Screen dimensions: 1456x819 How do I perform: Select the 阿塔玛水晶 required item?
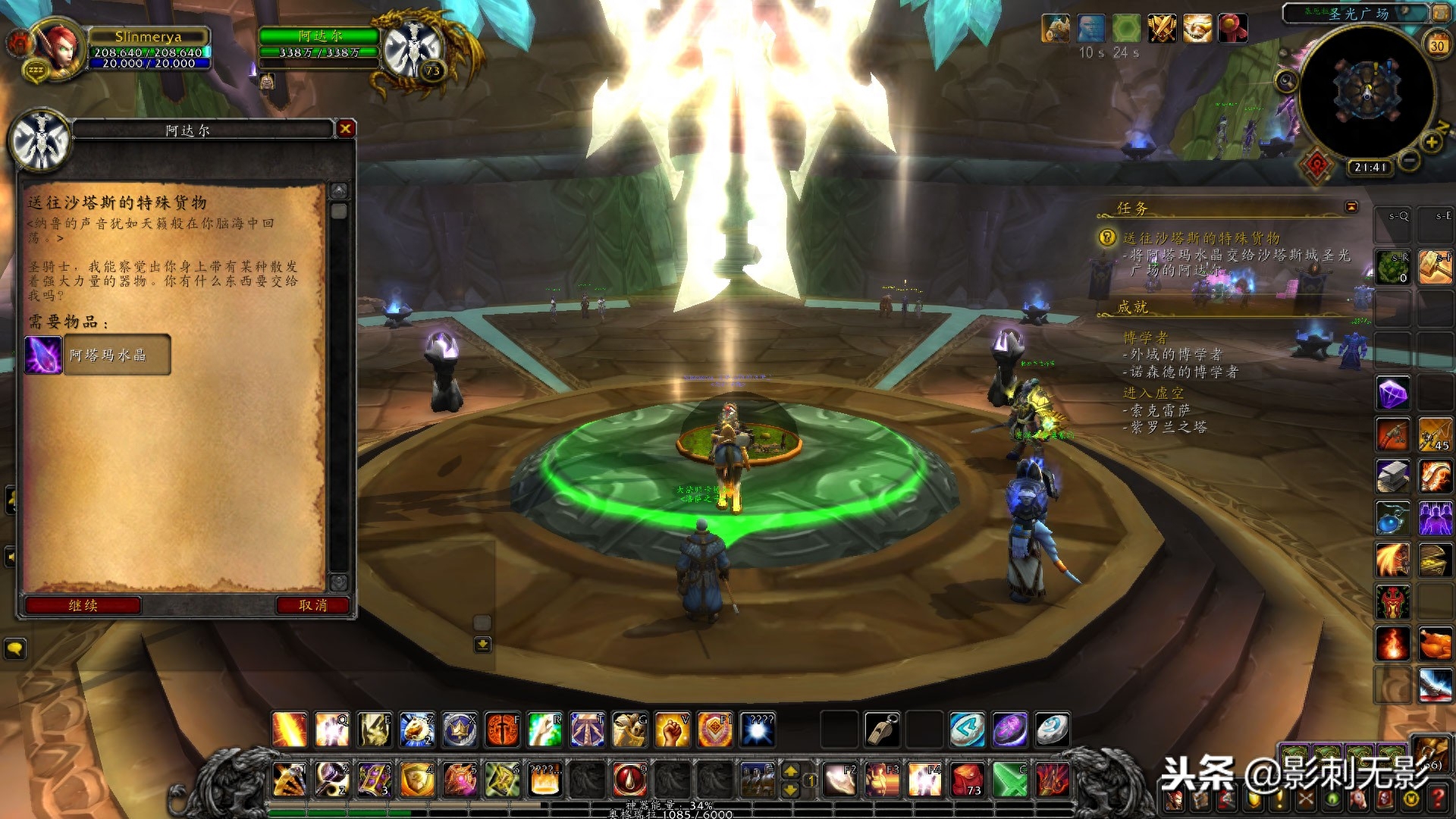(x=98, y=355)
